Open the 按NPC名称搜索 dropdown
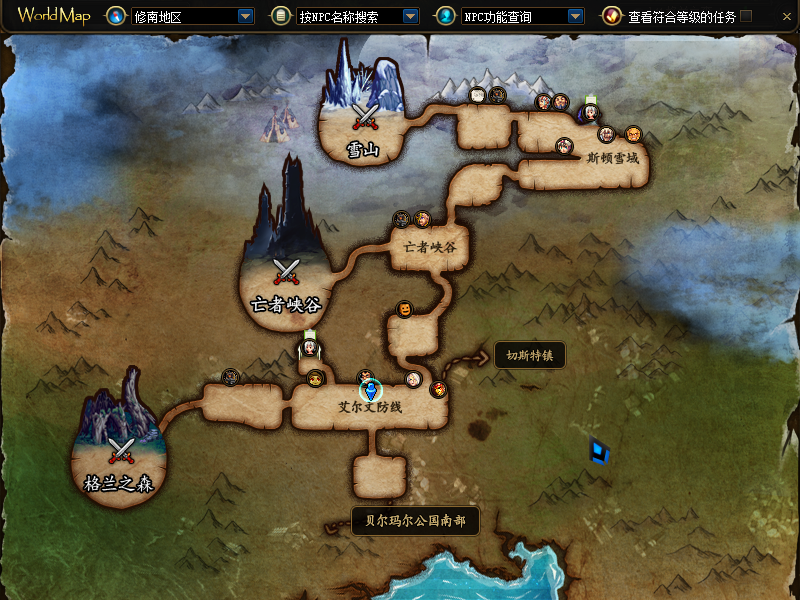This screenshot has width=800, height=600. 410,17
